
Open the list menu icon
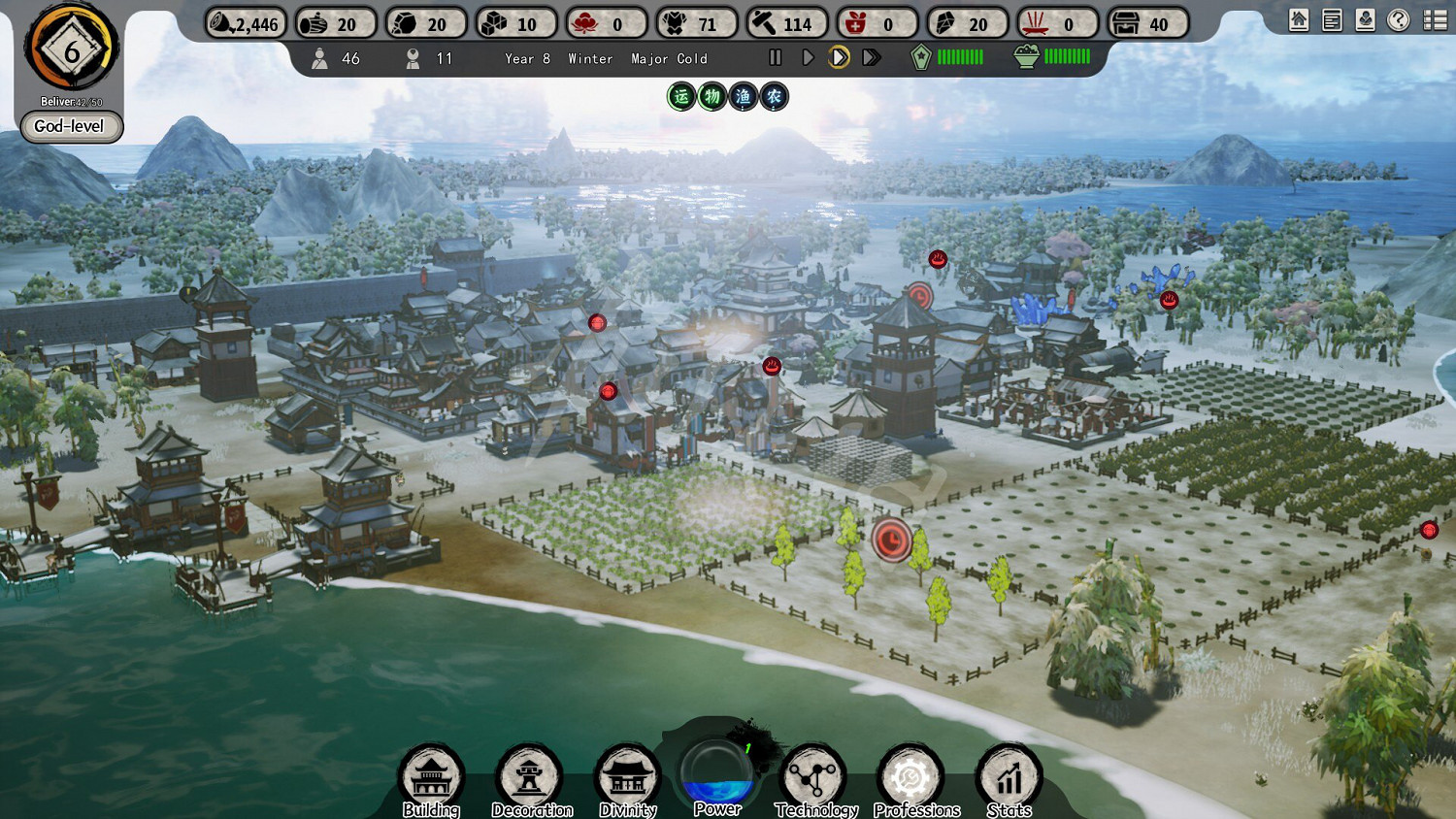click(x=1435, y=20)
